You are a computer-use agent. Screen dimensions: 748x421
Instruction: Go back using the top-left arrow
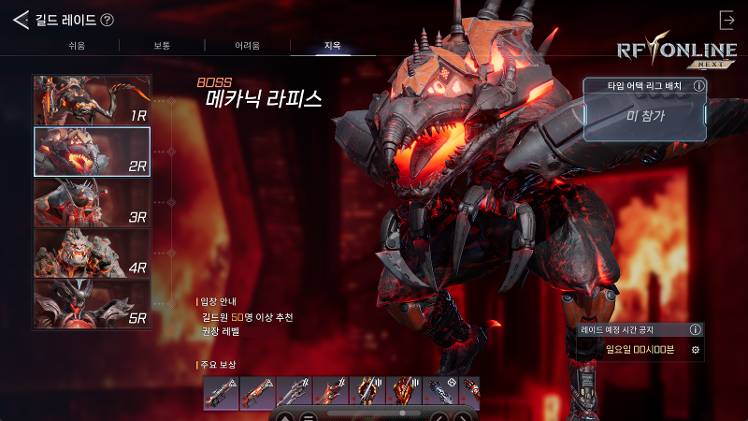[x=20, y=19]
